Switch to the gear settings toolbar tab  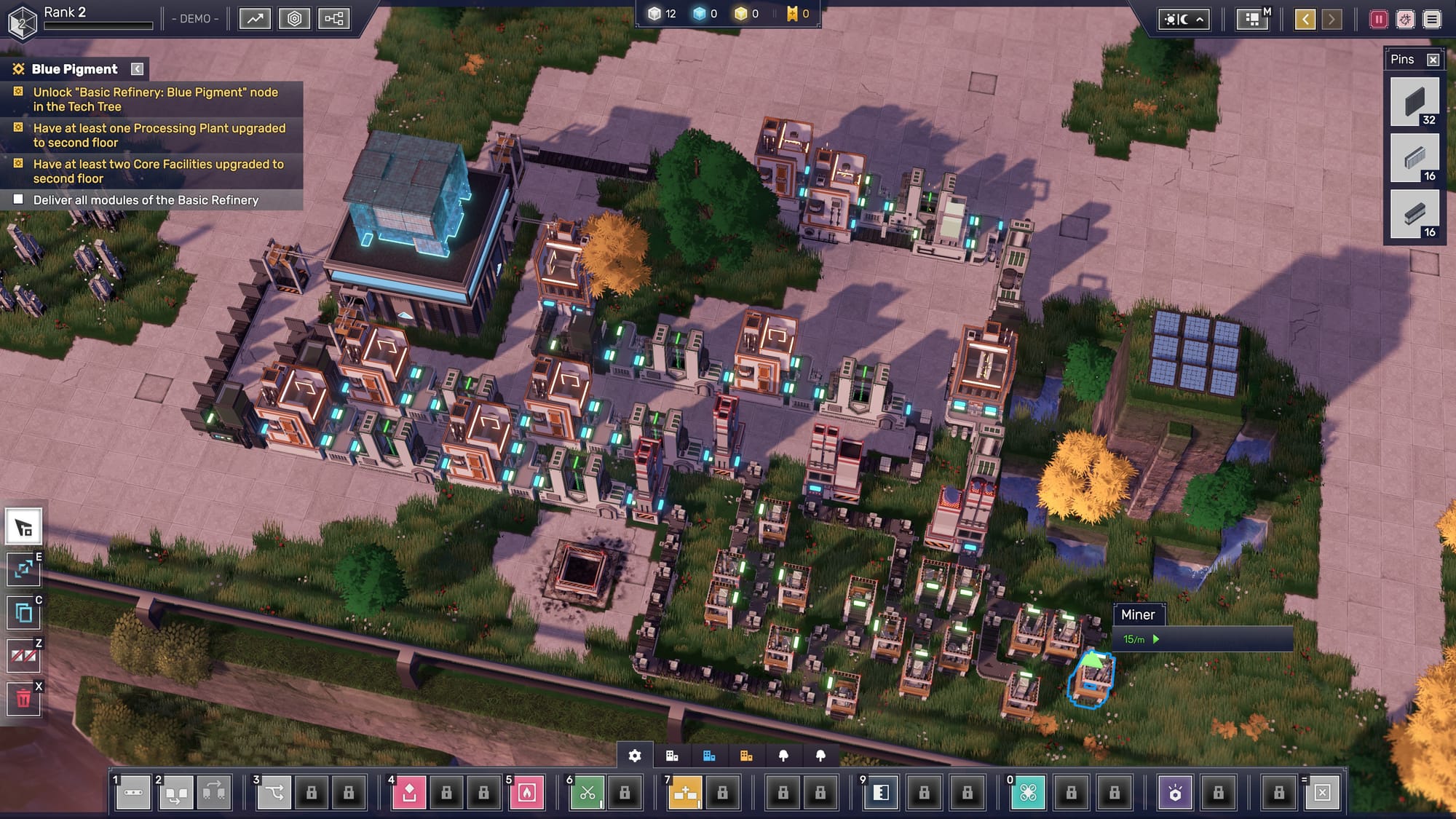pos(635,756)
